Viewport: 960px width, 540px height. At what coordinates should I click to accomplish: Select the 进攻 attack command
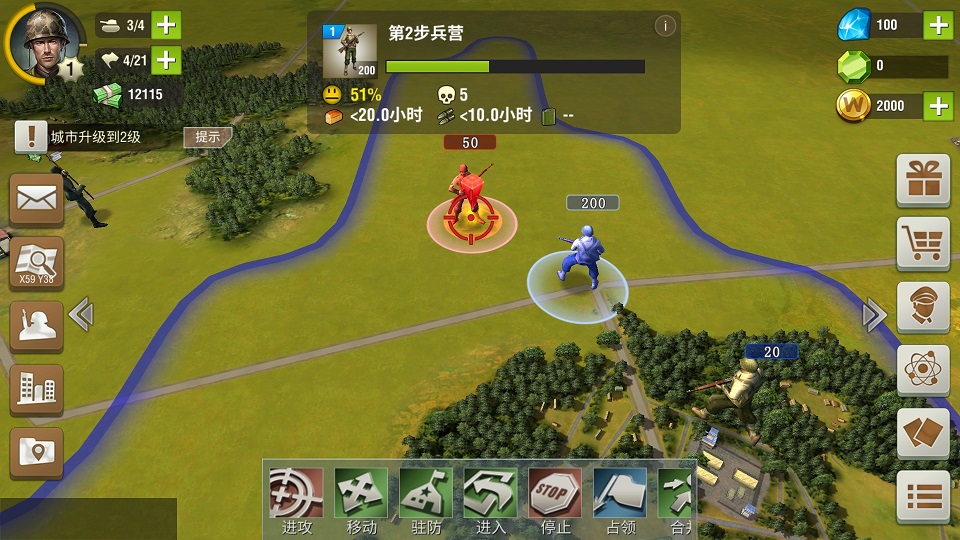pyautogui.click(x=296, y=494)
